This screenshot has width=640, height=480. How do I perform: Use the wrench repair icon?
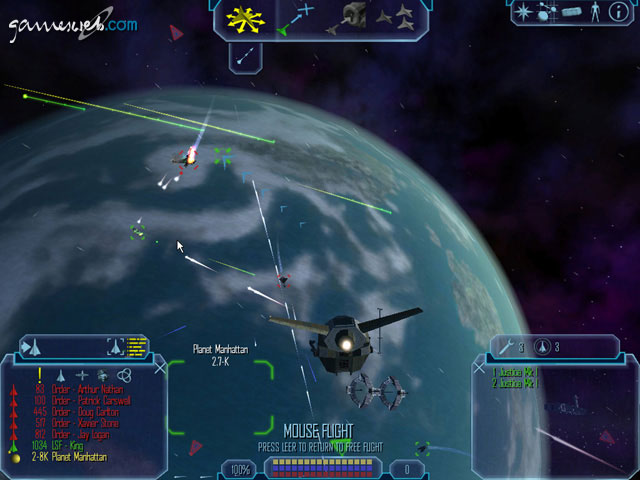point(507,347)
